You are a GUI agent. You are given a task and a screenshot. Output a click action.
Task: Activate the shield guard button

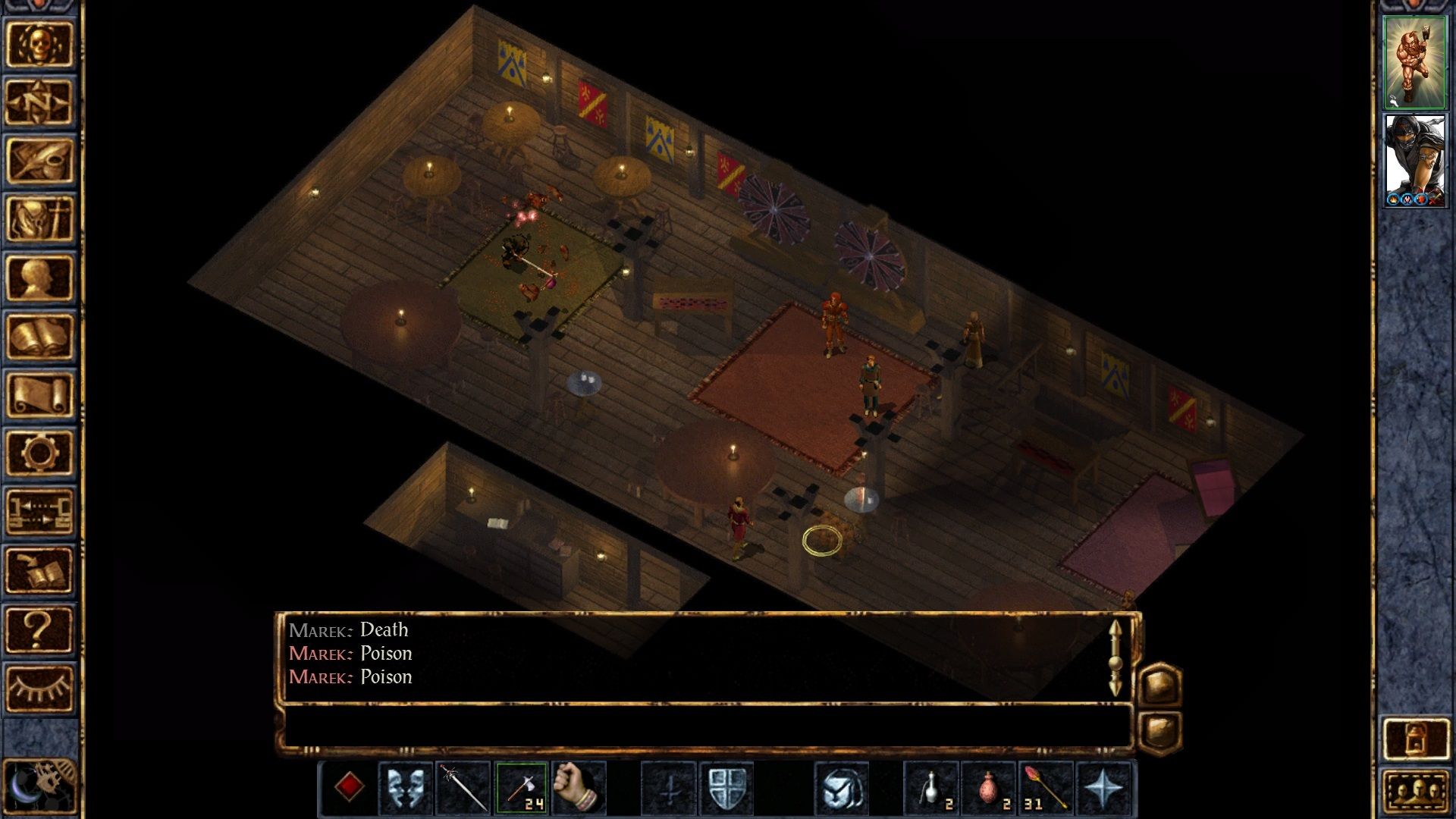[726, 788]
